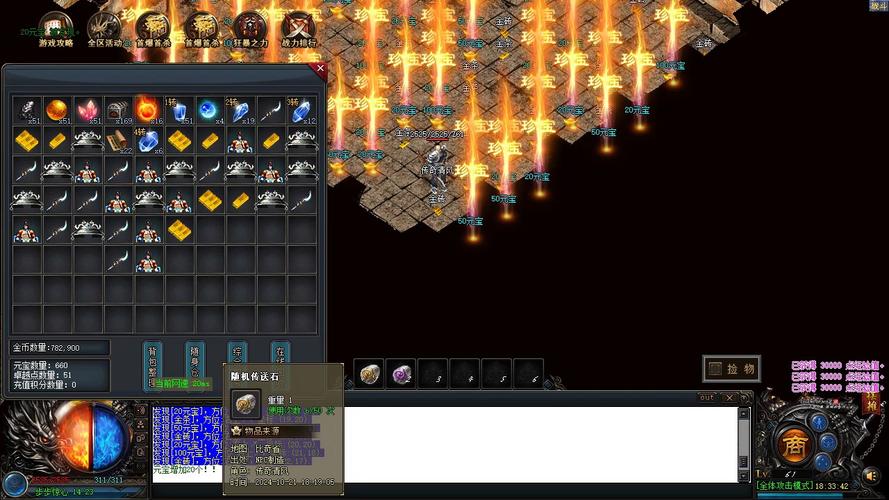889x500 pixels.
Task: Switch the 全体攻击模式 attack mode
Action: tap(786, 486)
